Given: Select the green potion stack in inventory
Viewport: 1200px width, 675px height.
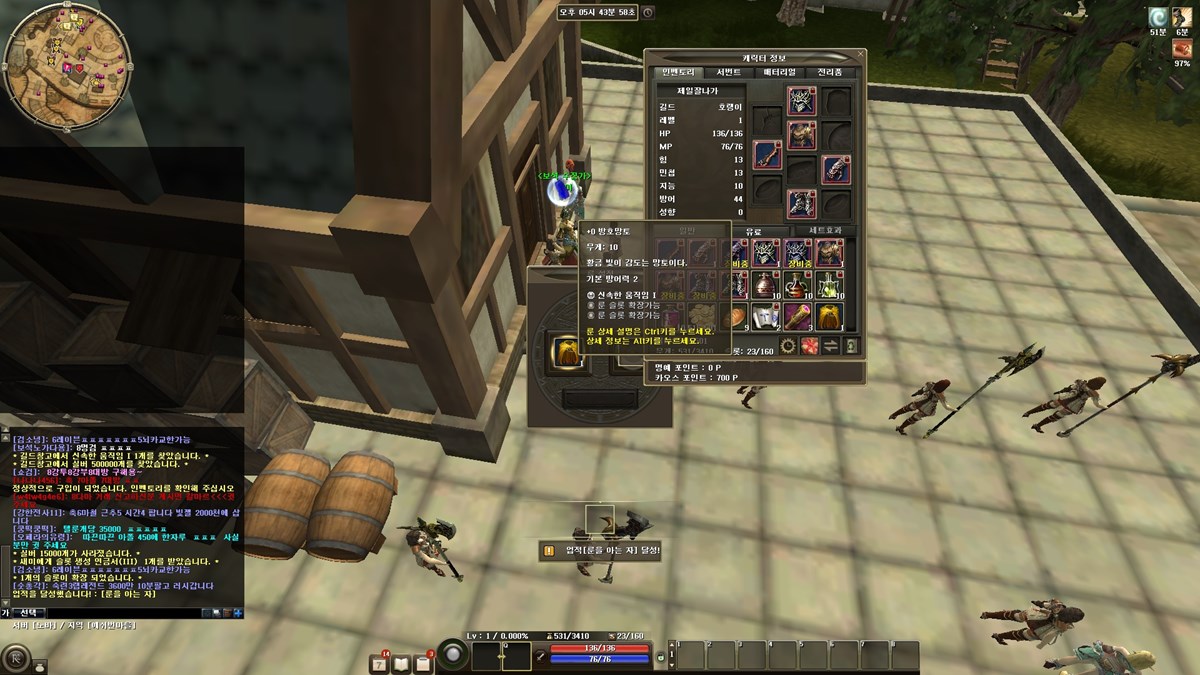Looking at the screenshot, I should point(832,284).
